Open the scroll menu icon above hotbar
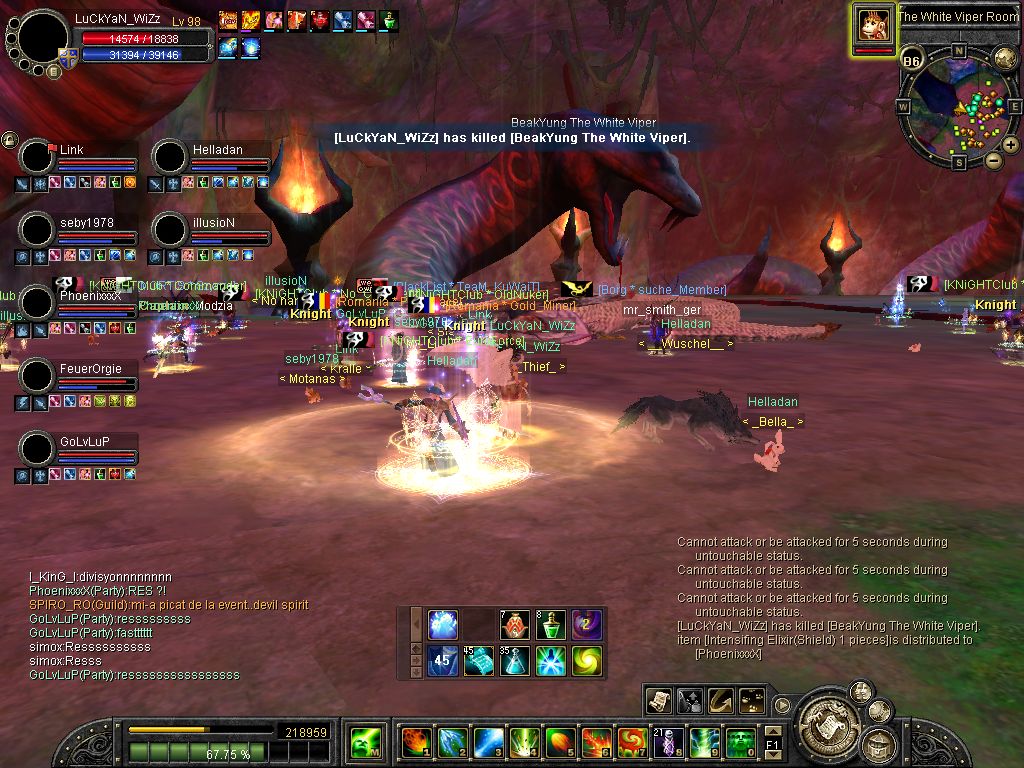This screenshot has width=1024, height=768. 658,700
